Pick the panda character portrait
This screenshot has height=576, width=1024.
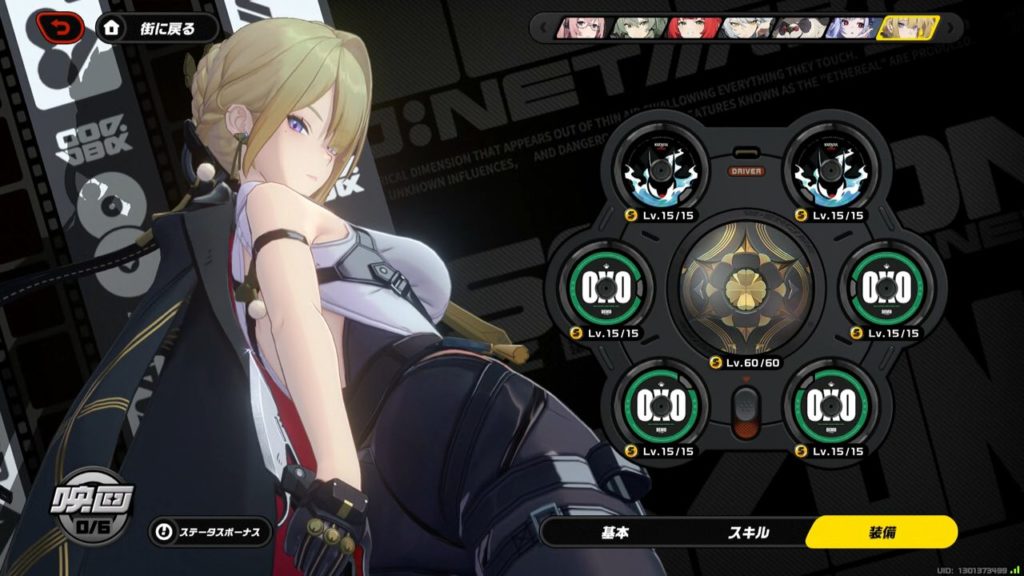pyautogui.click(x=796, y=27)
